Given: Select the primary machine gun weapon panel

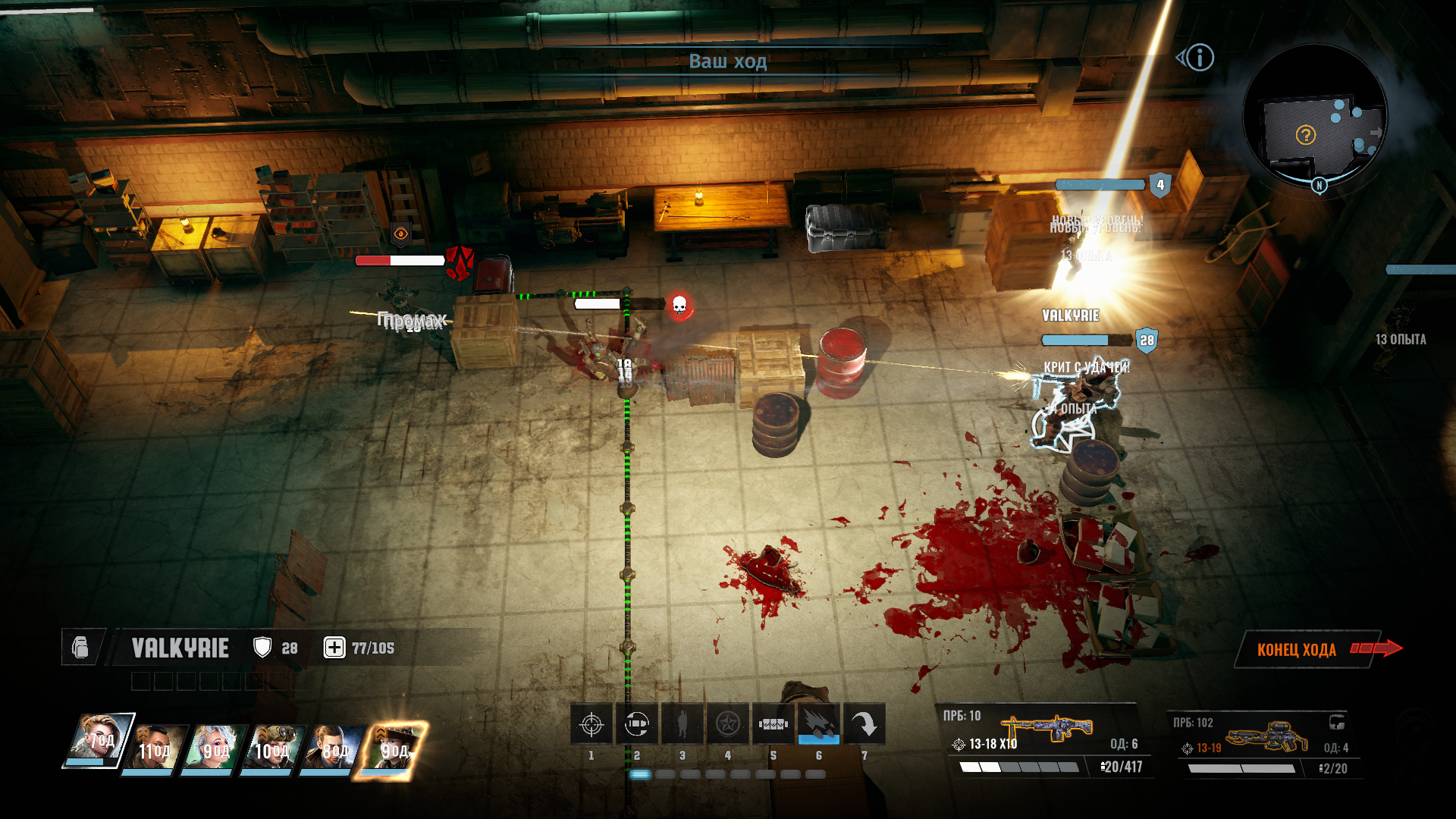Looking at the screenshot, I should tap(1046, 739).
